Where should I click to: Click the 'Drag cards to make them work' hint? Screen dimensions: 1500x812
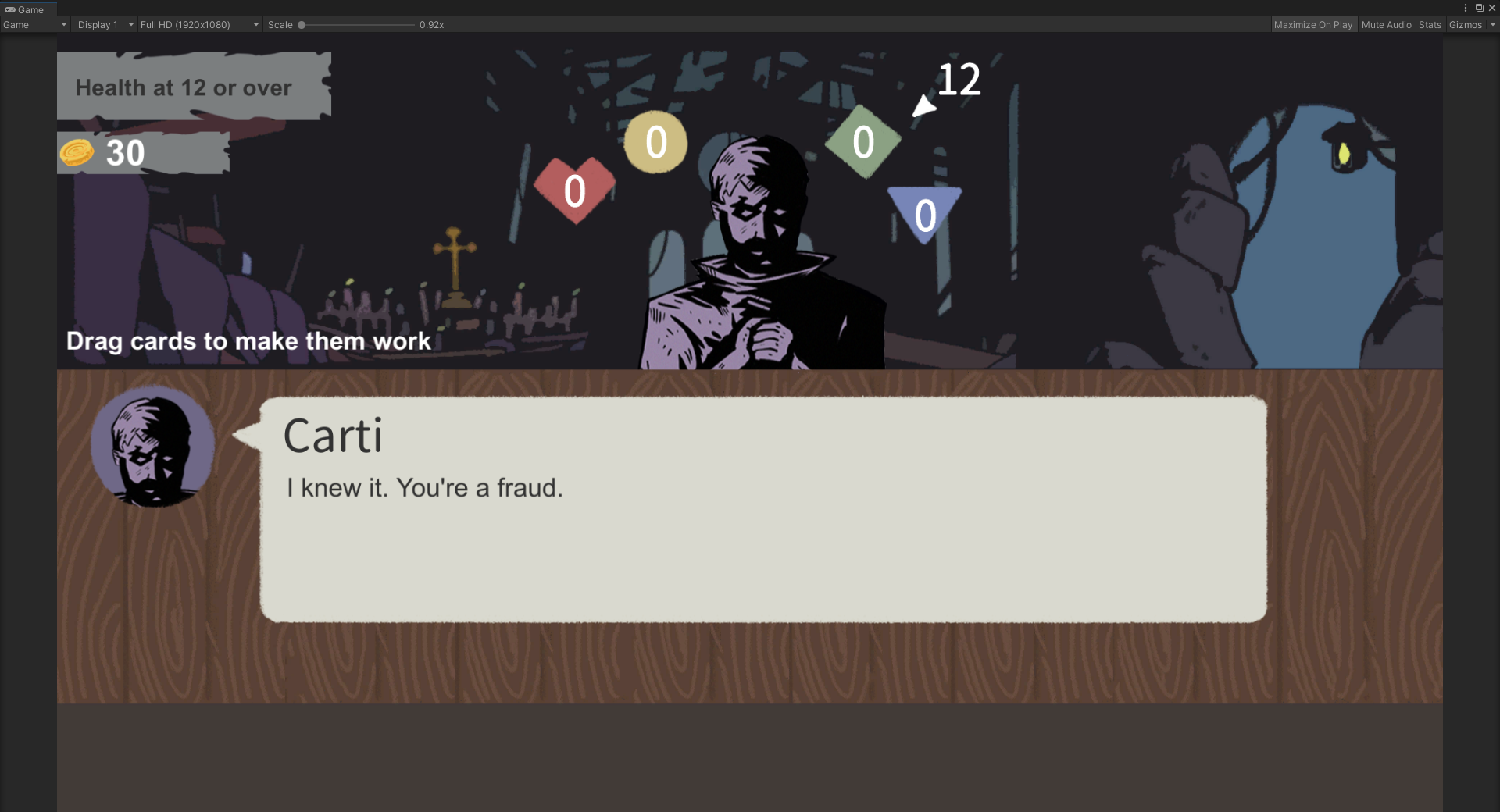248,341
